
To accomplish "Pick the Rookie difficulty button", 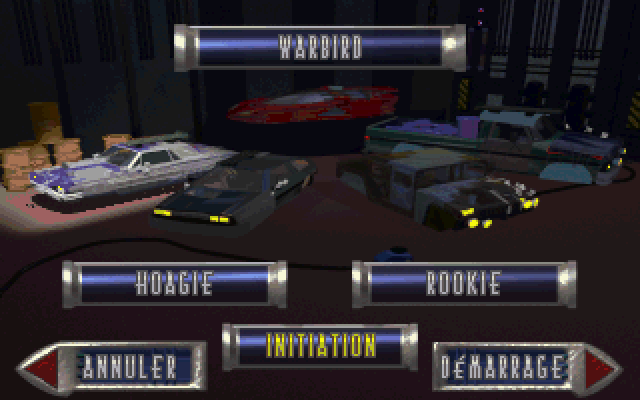I will coord(464,283).
